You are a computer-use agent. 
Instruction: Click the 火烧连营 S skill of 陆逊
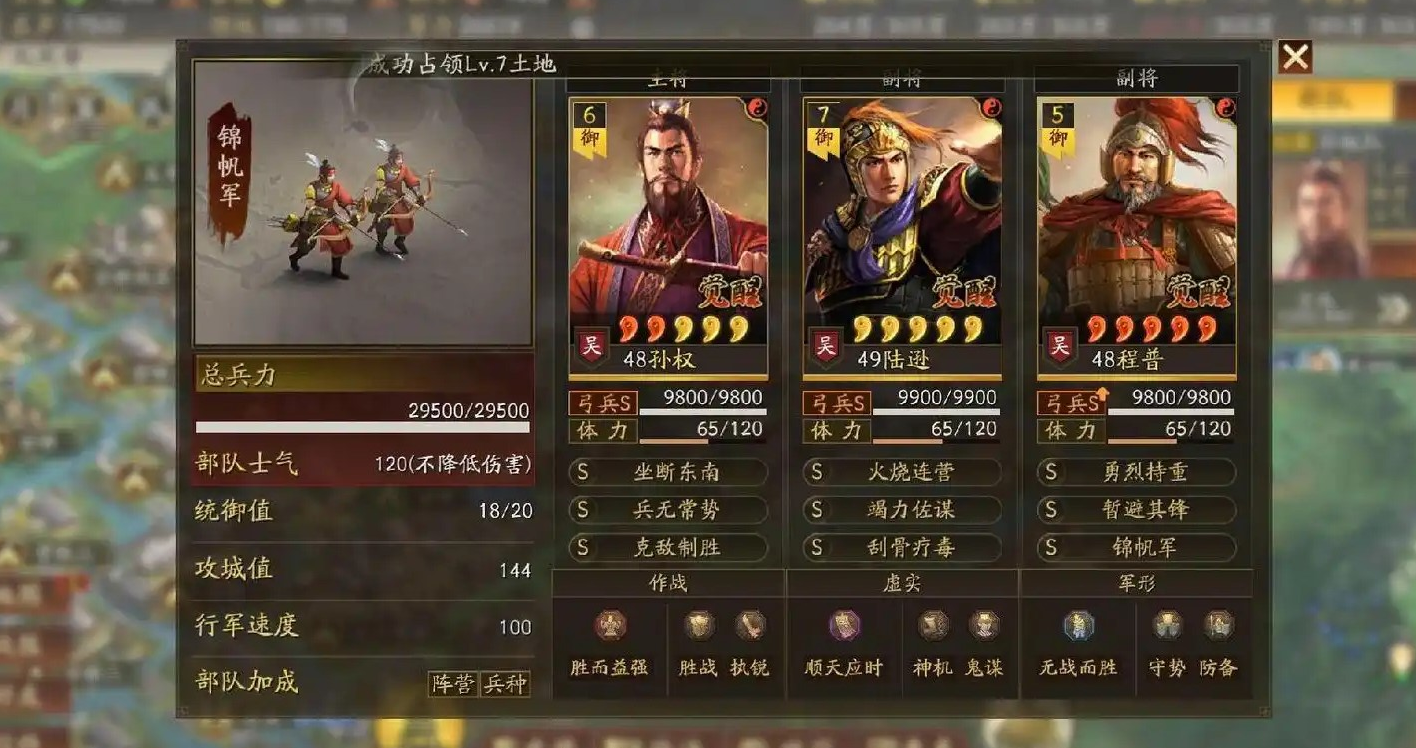coord(901,472)
